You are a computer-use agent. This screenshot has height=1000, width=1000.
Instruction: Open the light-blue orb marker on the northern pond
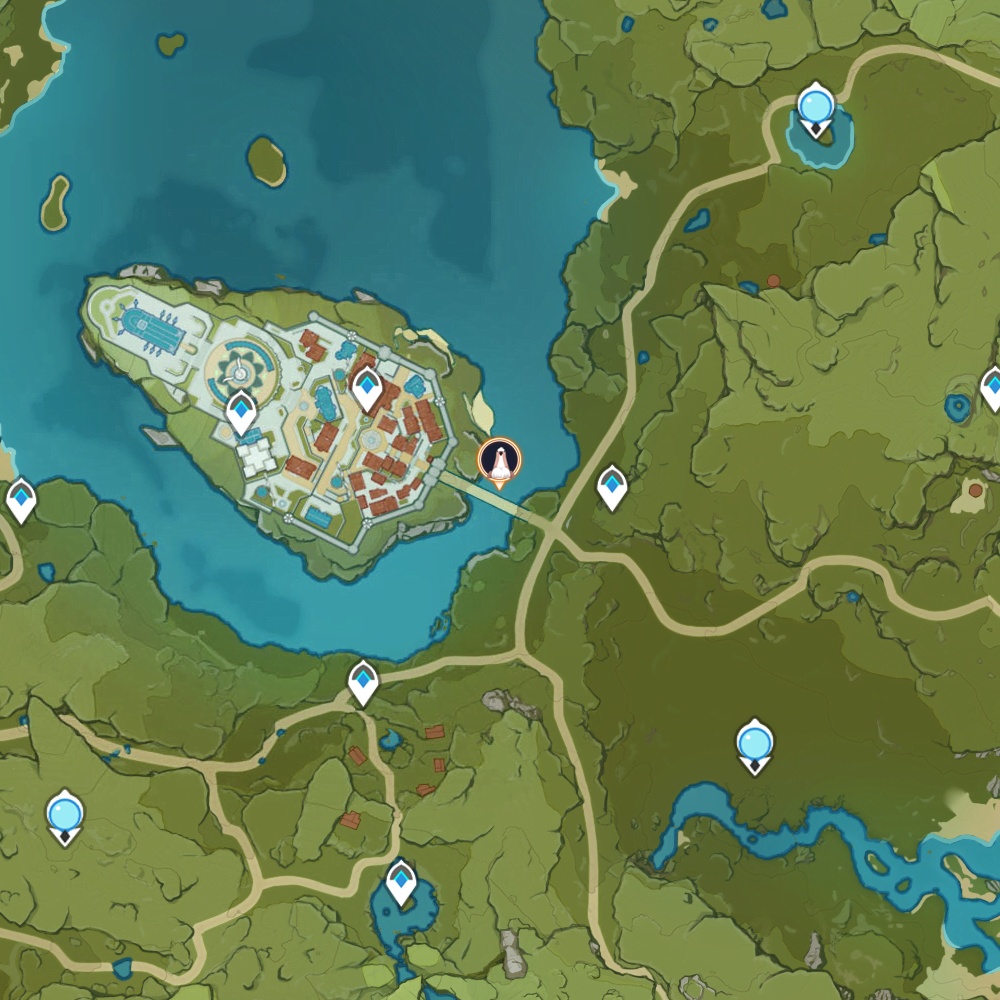coord(817,105)
